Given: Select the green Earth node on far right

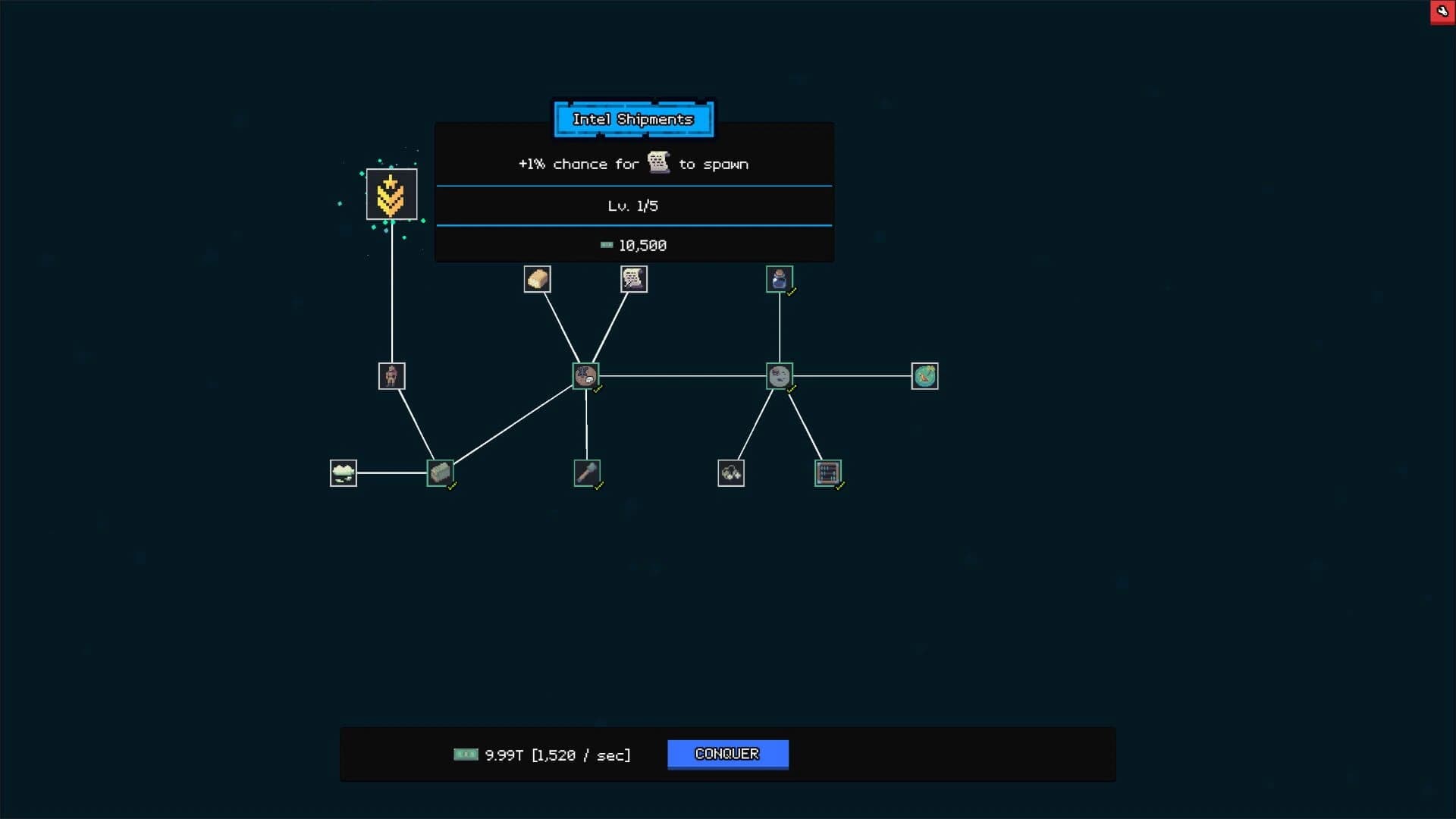Looking at the screenshot, I should [924, 375].
